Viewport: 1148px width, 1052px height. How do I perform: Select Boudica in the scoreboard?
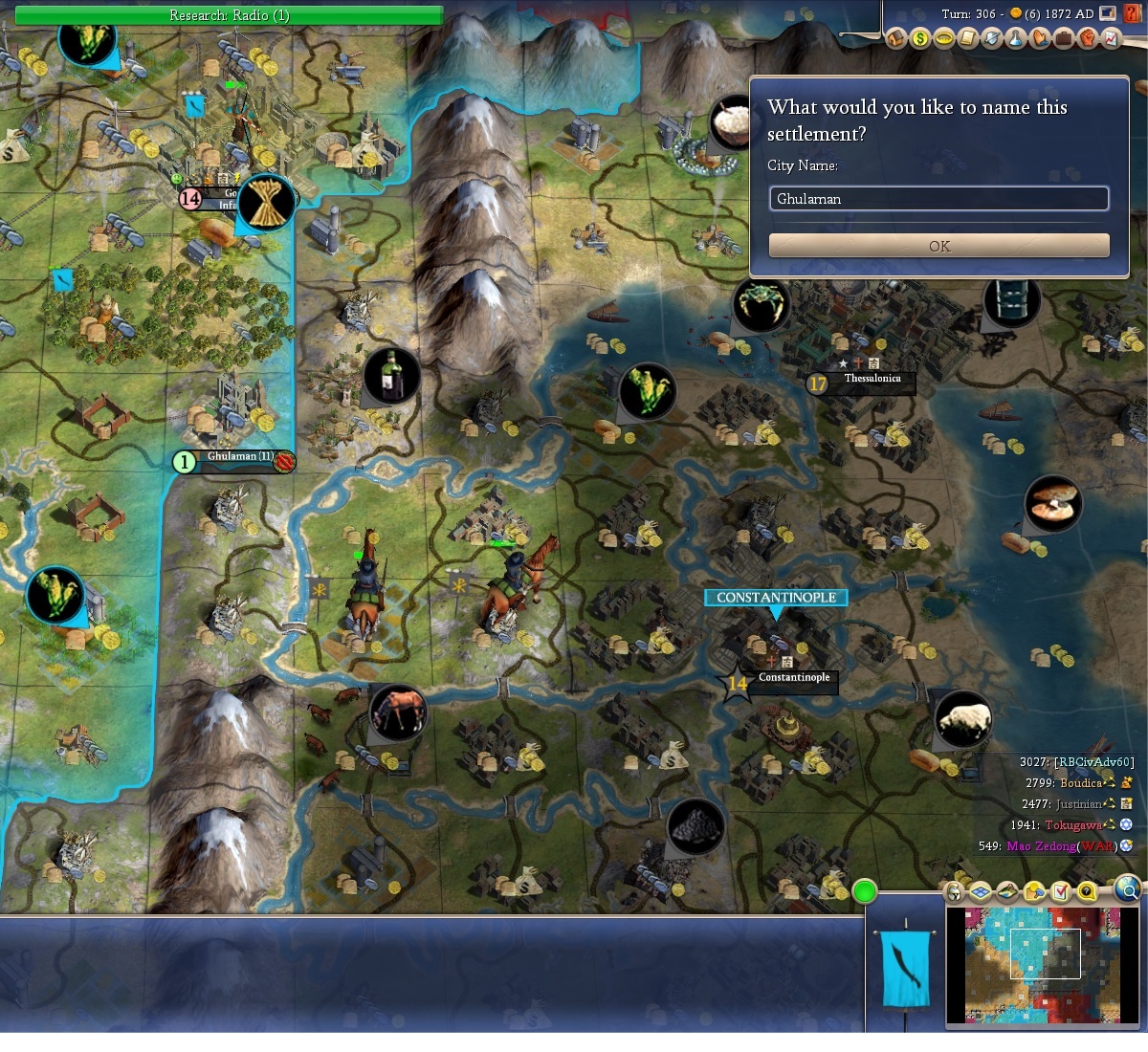coord(1080,782)
